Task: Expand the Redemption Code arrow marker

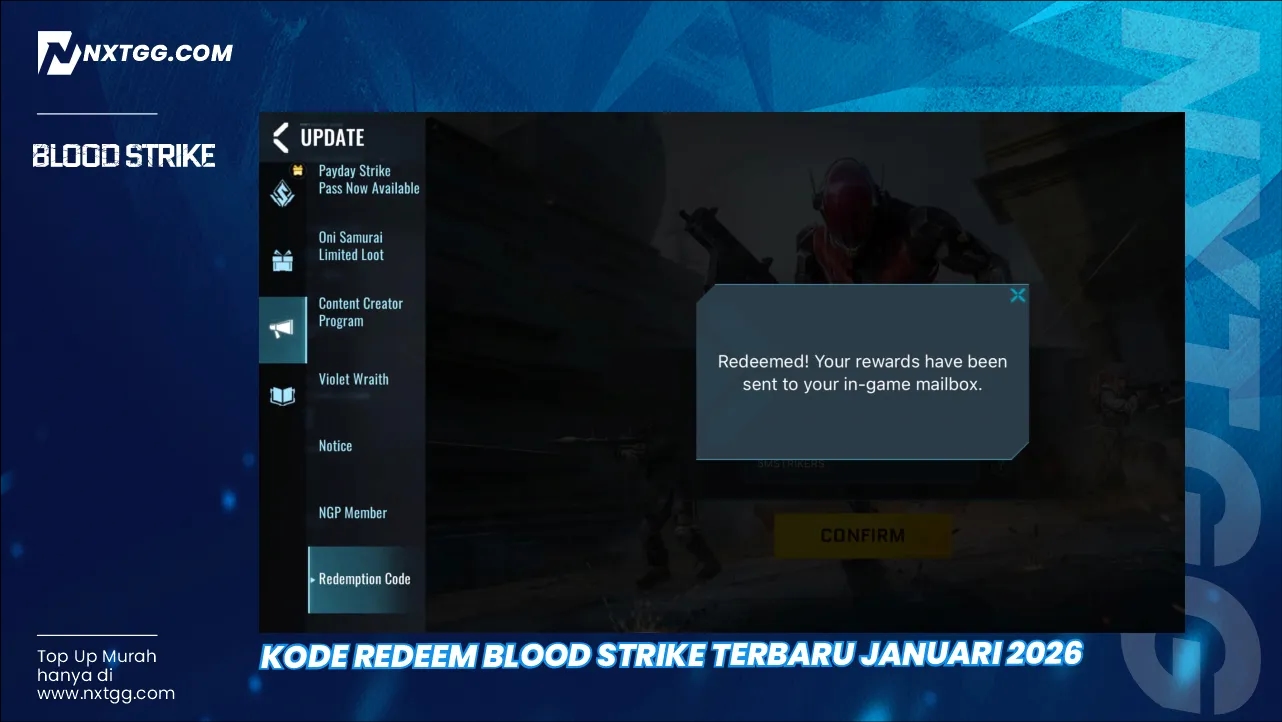Action: (x=313, y=580)
